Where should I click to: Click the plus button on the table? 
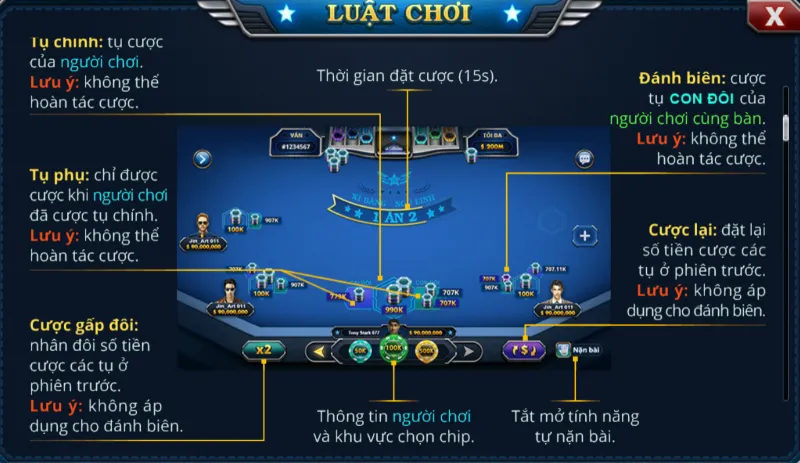[x=584, y=236]
